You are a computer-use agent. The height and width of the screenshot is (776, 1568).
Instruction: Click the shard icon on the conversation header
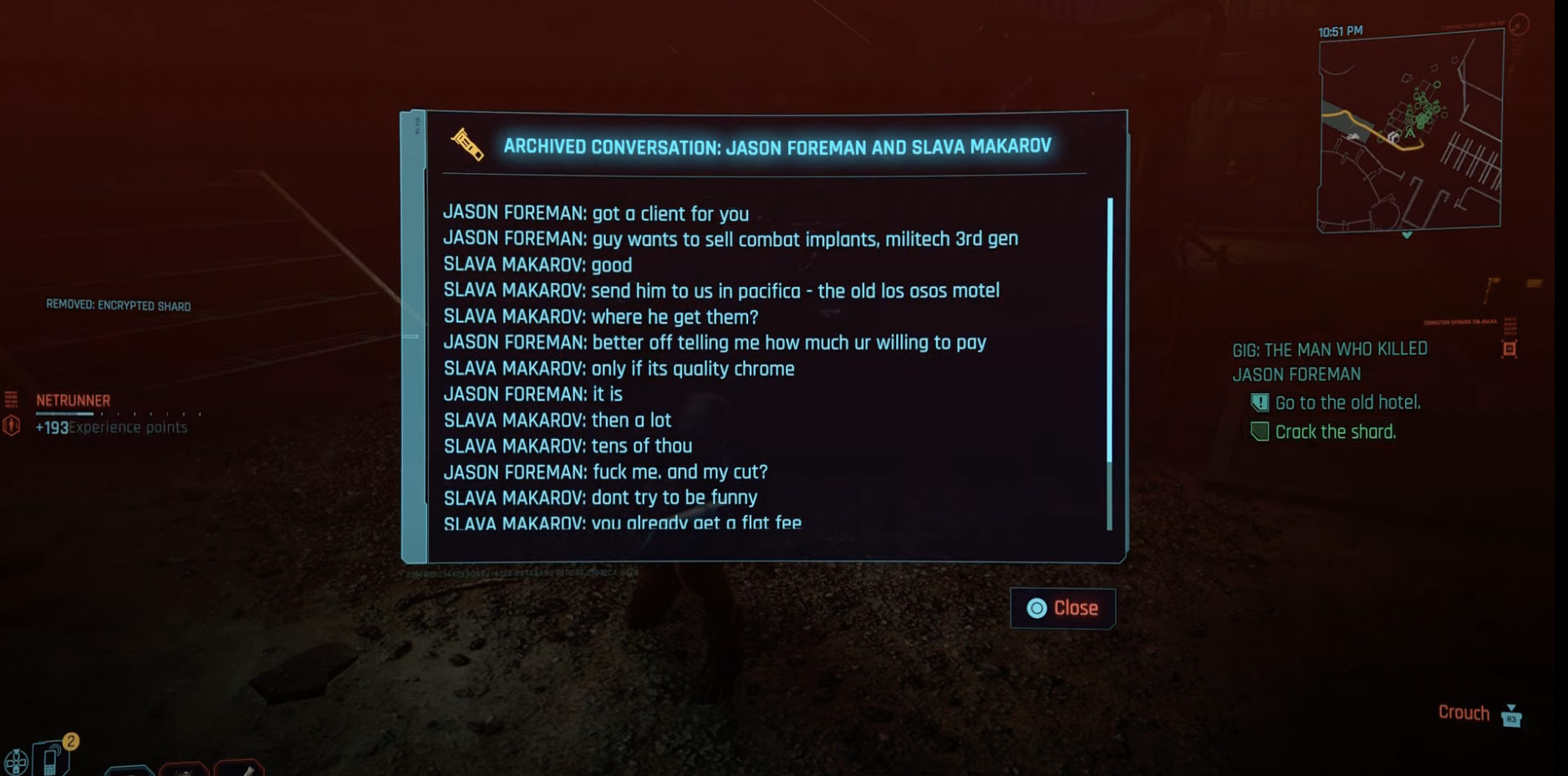470,147
